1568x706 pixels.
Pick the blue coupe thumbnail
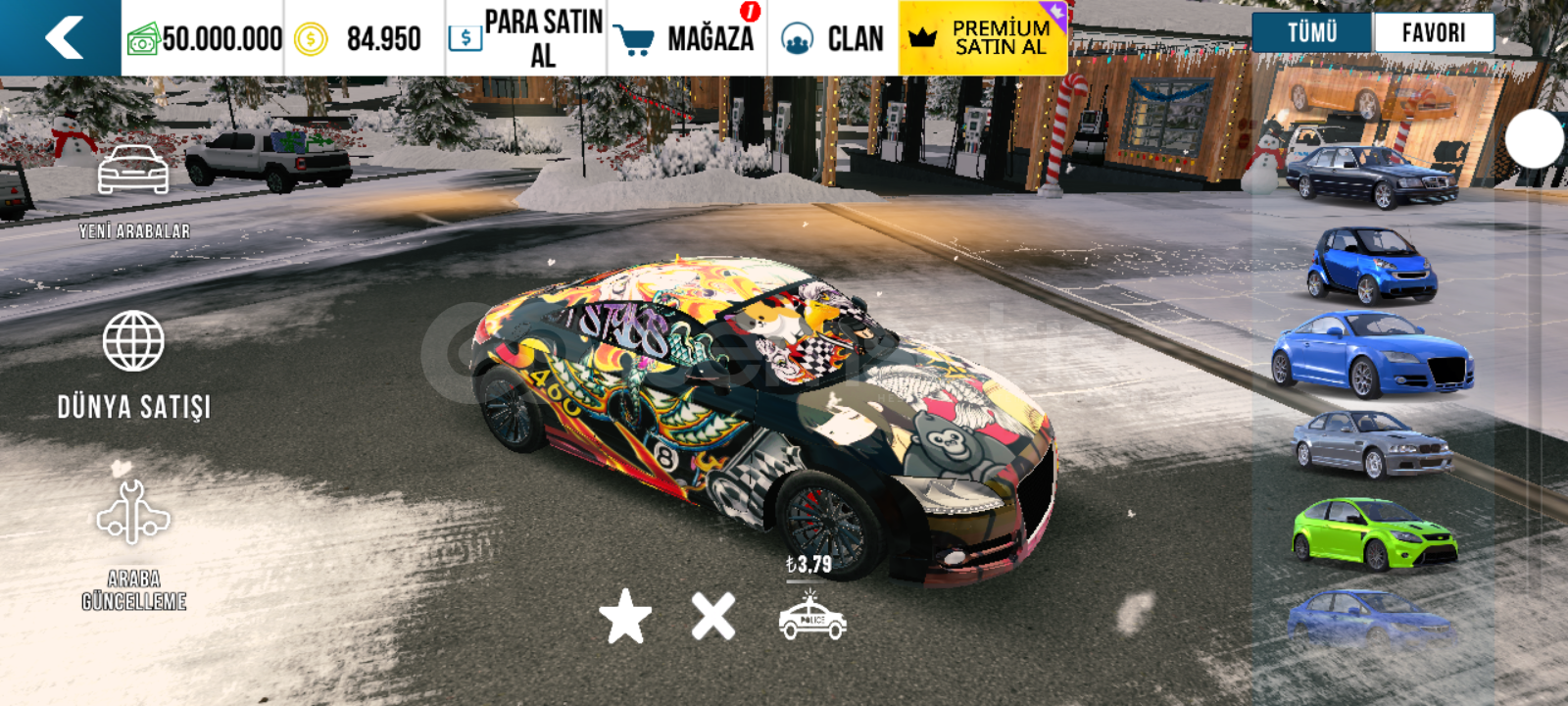pos(1372,353)
